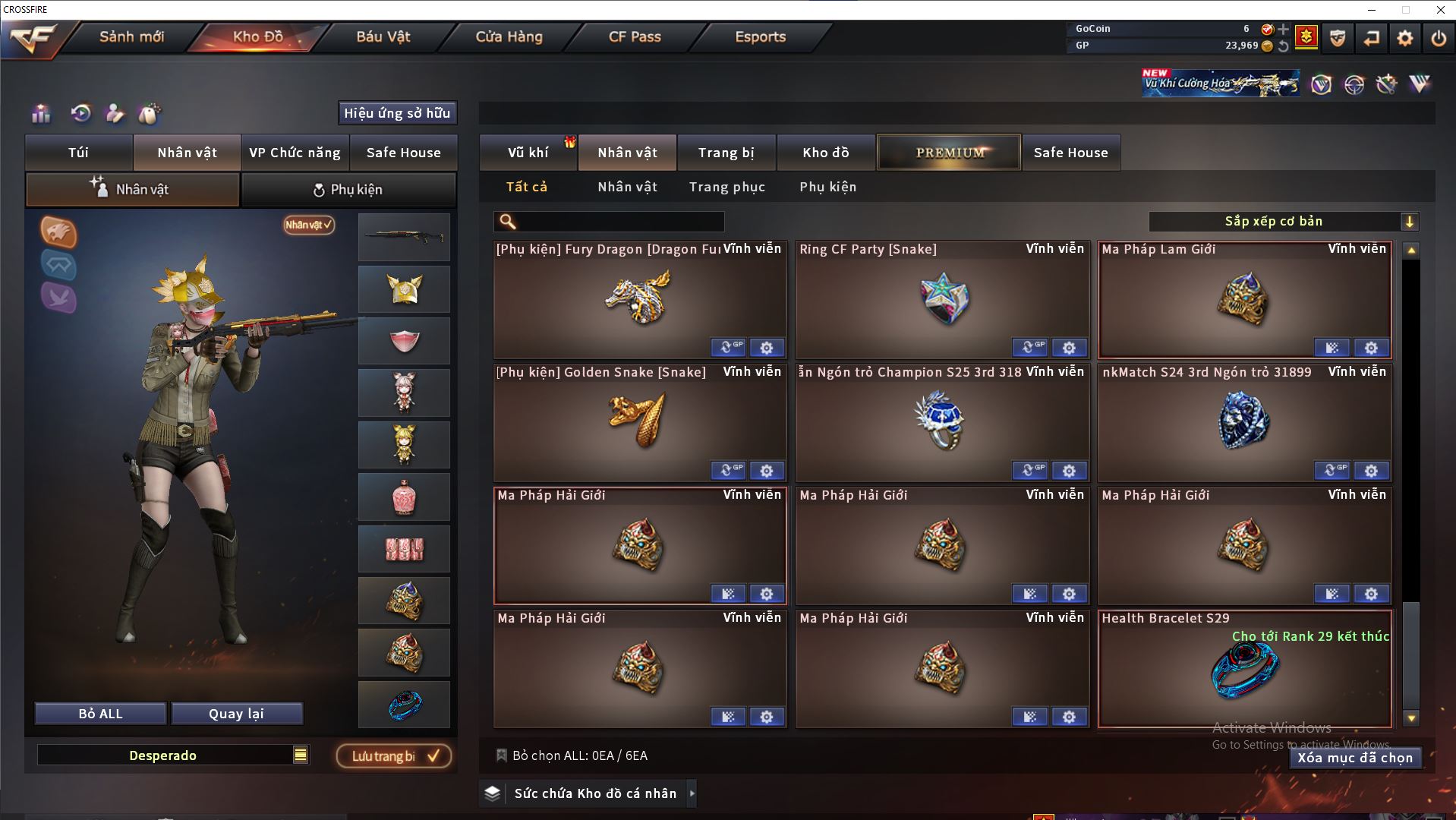Click Xóa mục đã chọn button
Viewport: 1456px width, 820px height.
click(x=1355, y=758)
